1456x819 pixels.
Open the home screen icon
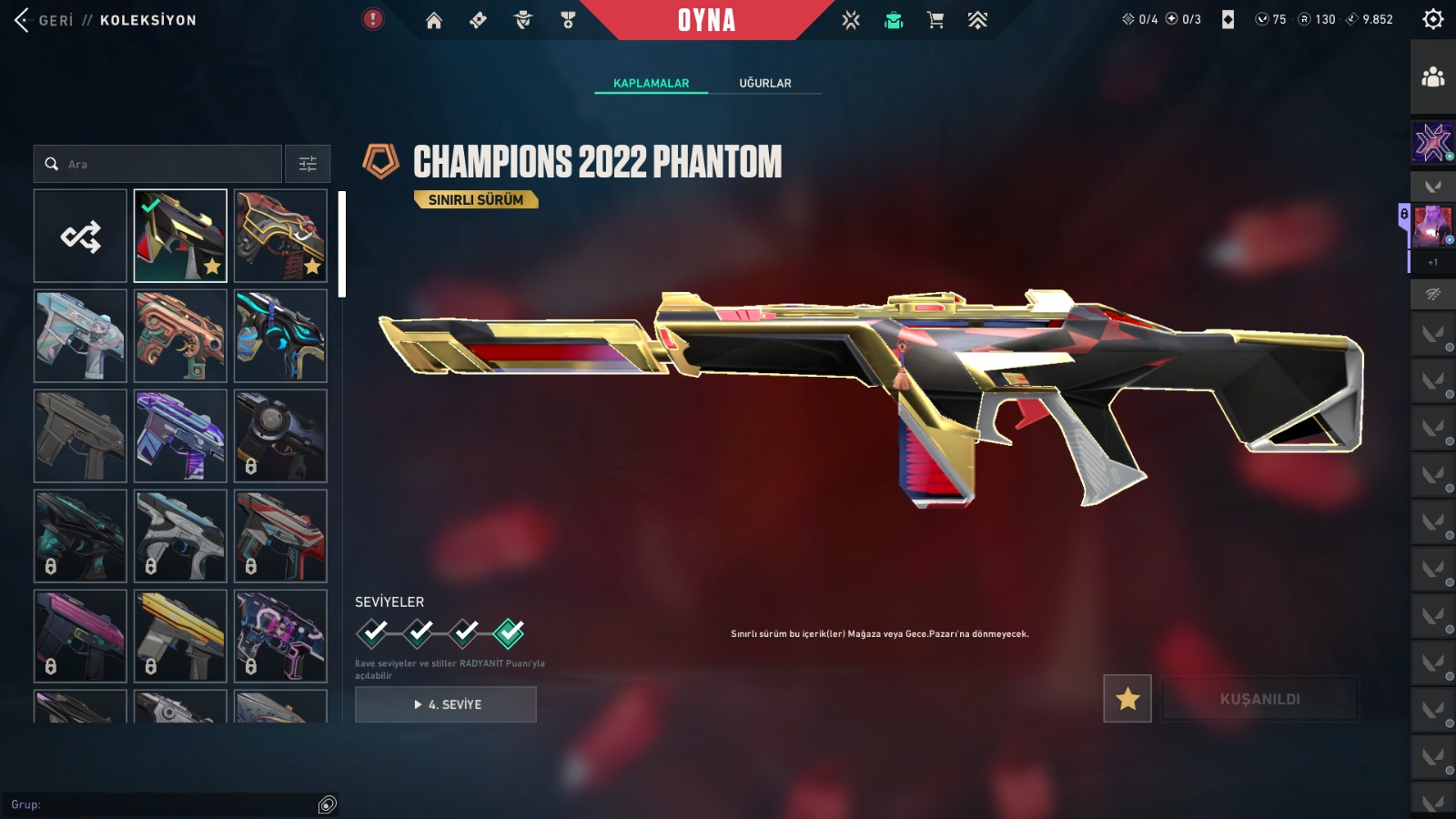(x=434, y=20)
